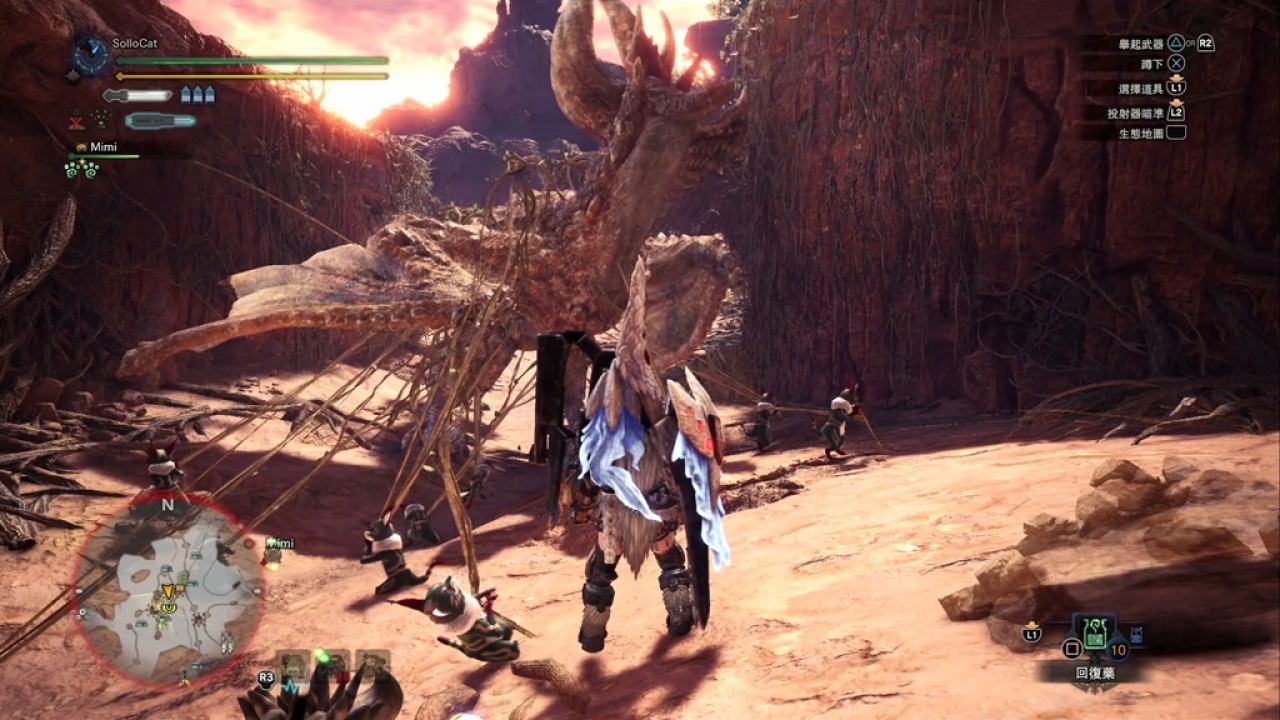Click the quest timer clock icon
The height and width of the screenshot is (720, 1280).
(x=91, y=54)
